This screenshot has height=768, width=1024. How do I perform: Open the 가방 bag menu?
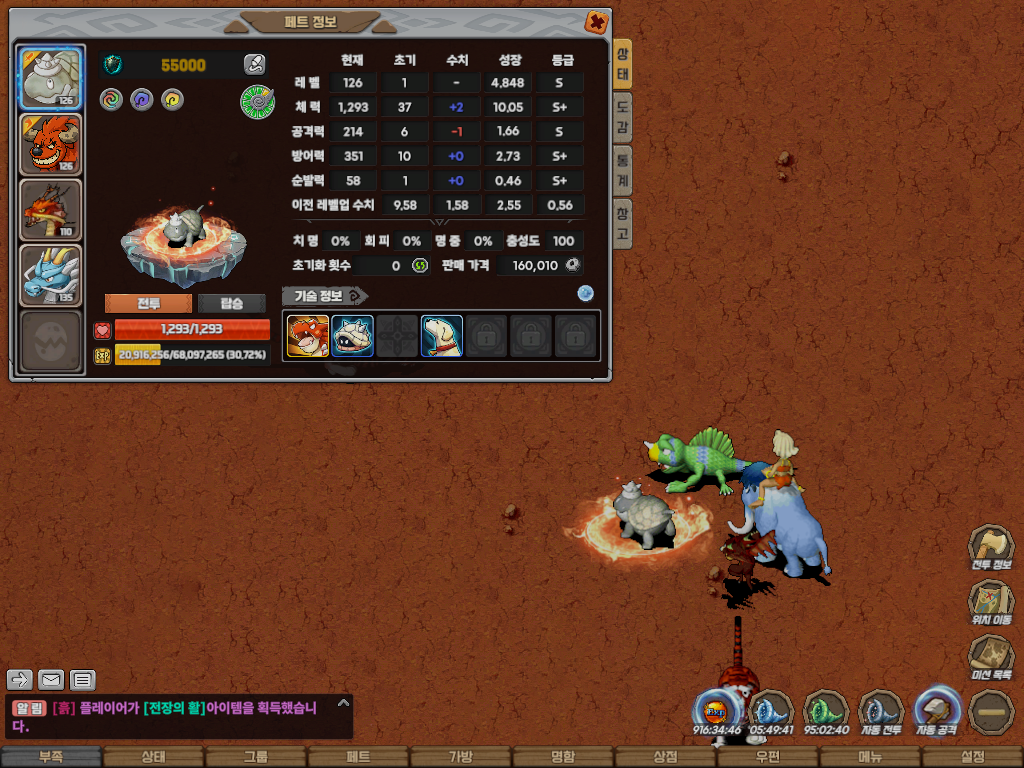[x=460, y=757]
